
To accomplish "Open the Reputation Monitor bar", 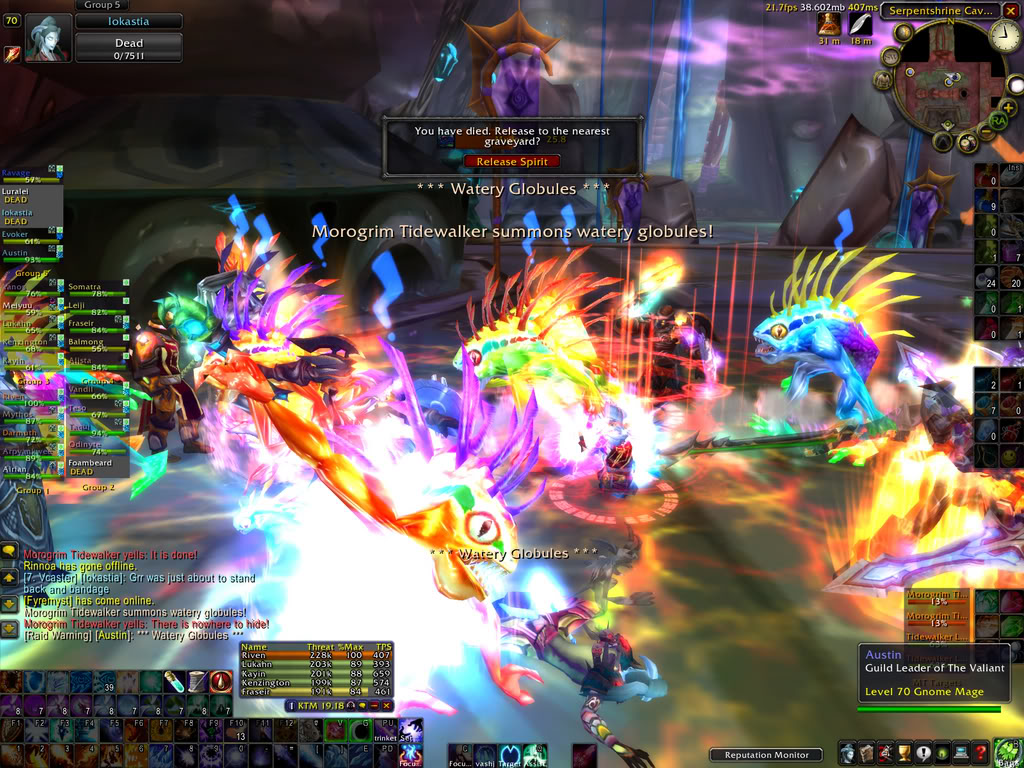I will 765,755.
